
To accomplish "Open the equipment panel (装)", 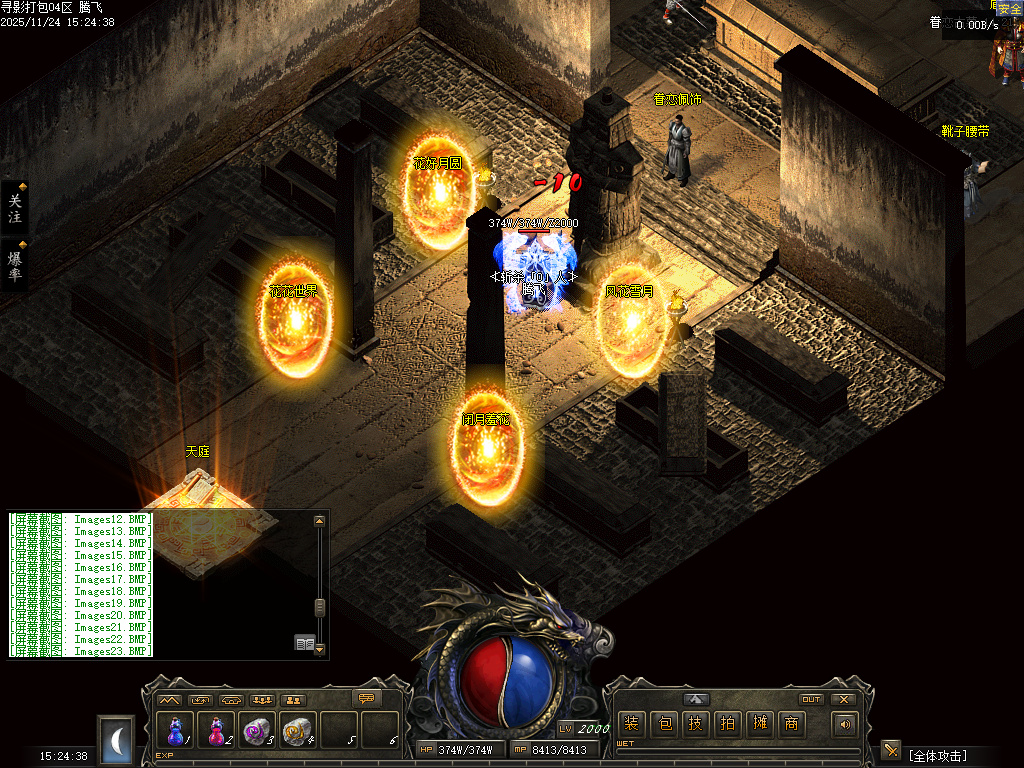I will click(631, 724).
